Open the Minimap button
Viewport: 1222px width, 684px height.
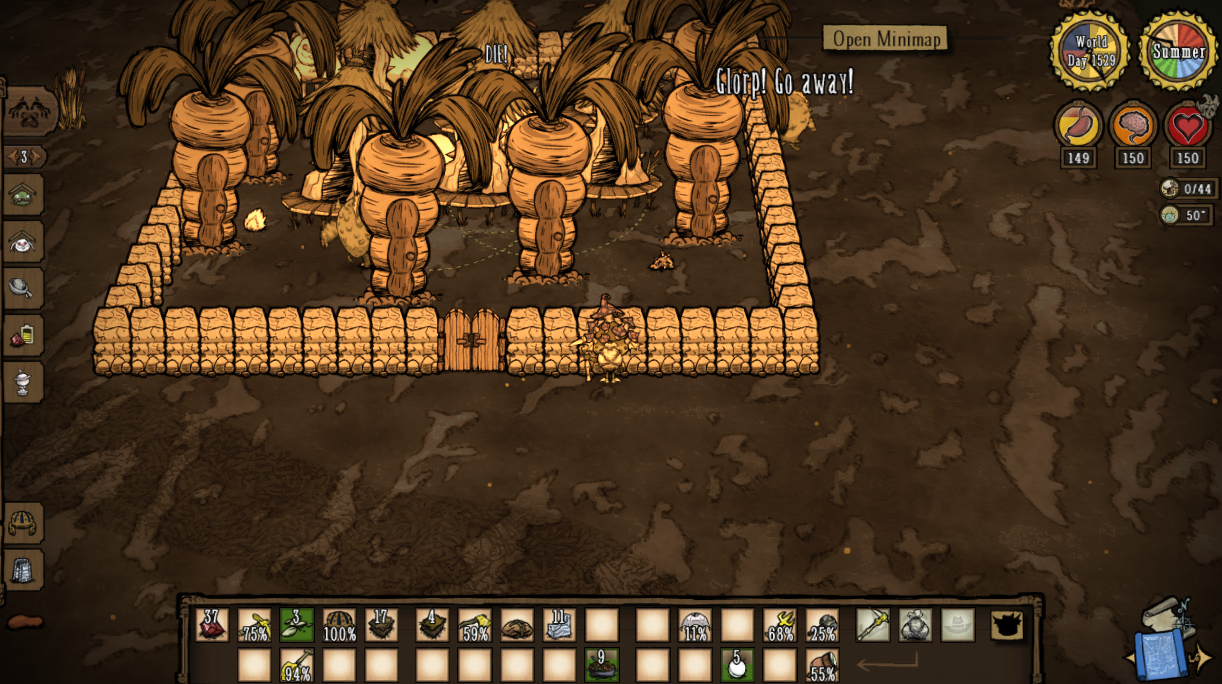pyautogui.click(x=885, y=39)
